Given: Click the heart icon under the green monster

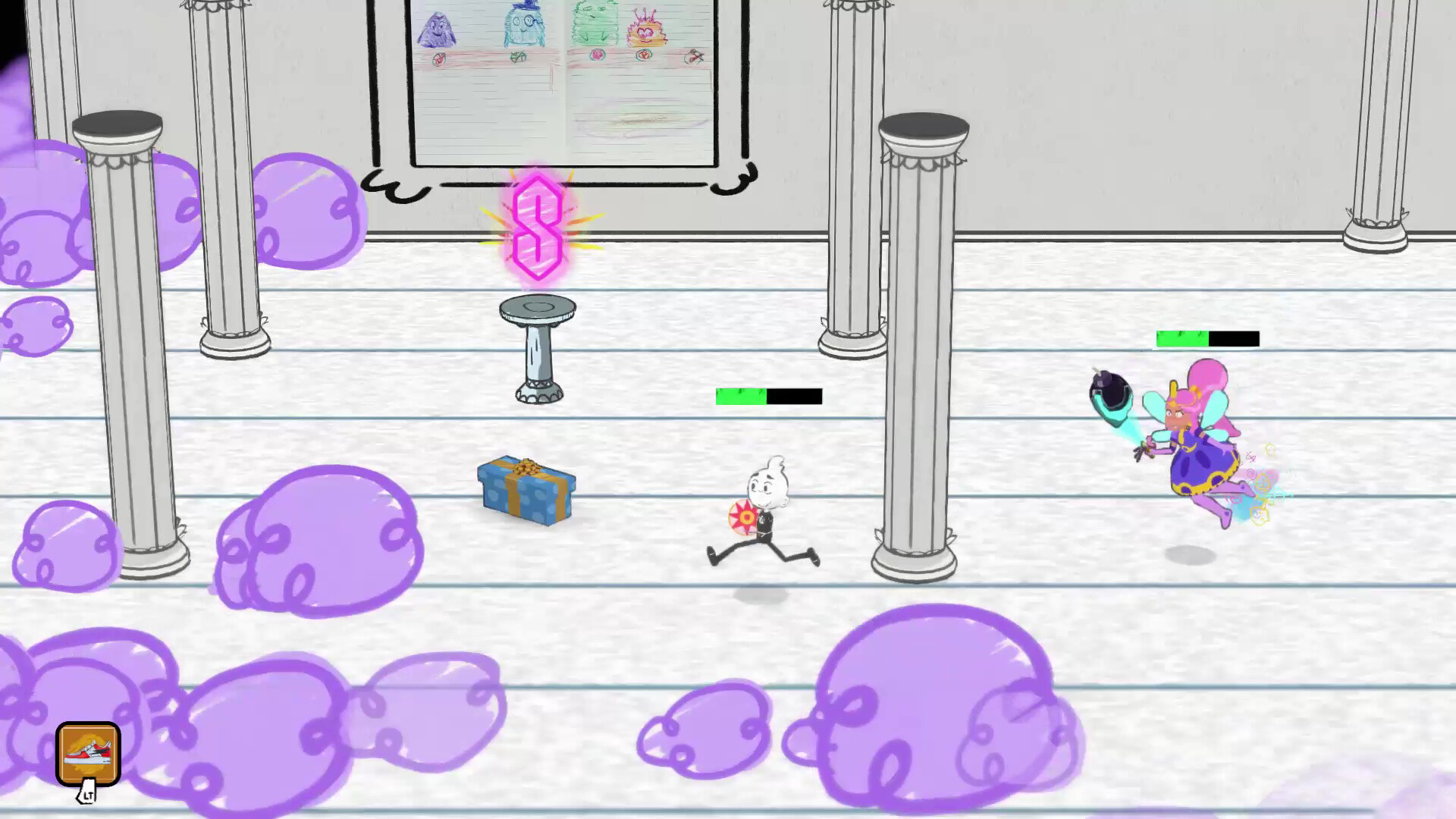Looking at the screenshot, I should tap(596, 55).
